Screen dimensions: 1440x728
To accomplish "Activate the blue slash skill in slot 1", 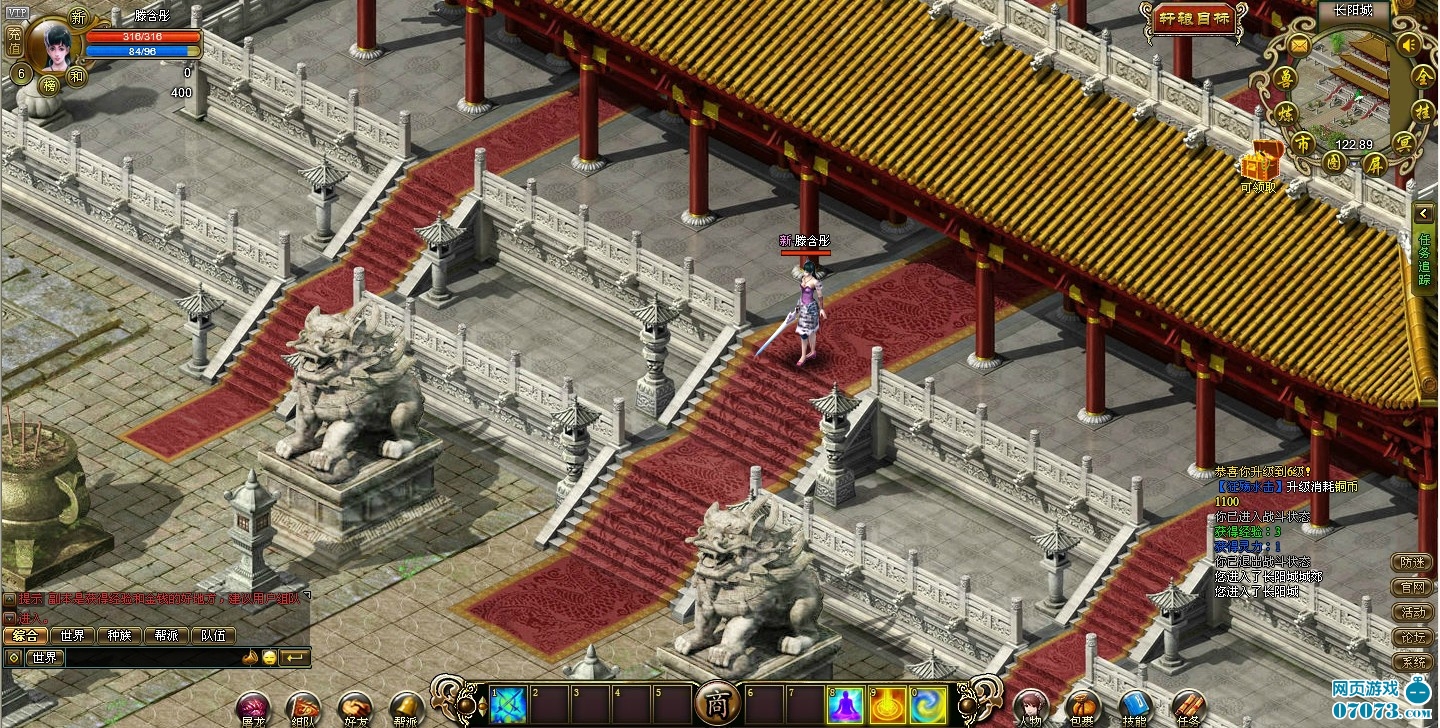I will pos(508,705).
